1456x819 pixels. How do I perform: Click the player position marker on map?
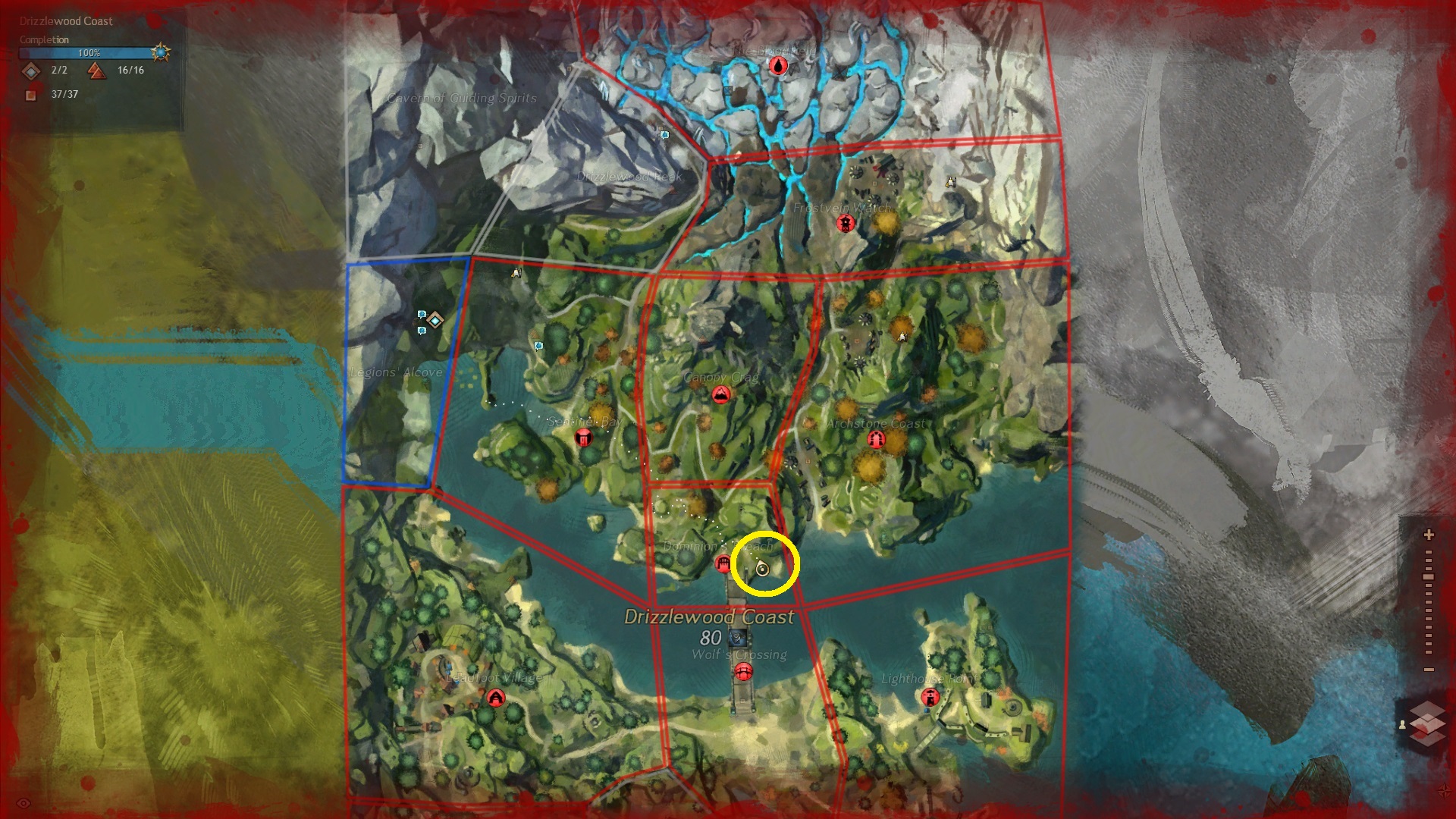763,570
